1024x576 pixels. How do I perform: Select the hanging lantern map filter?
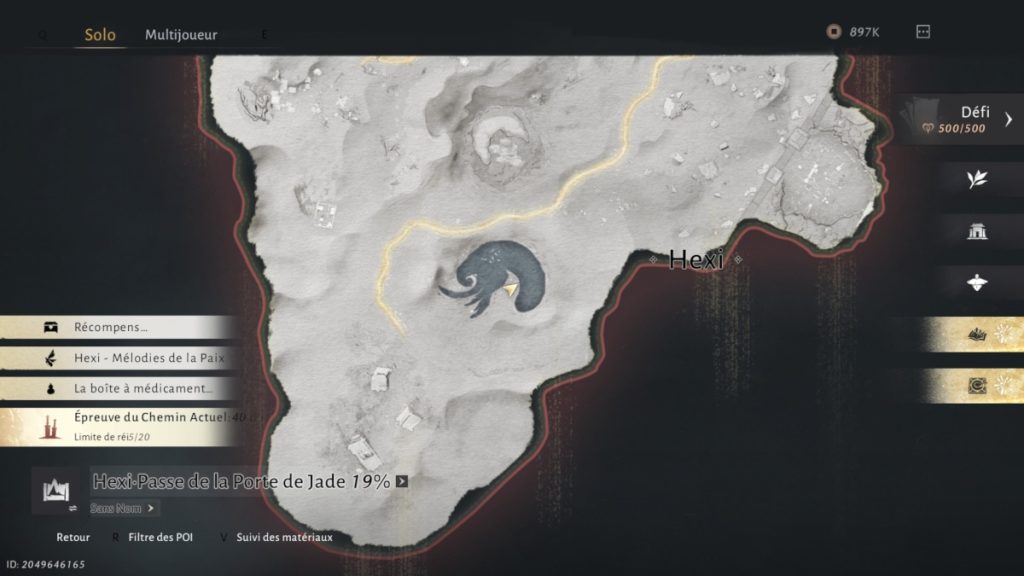pos(977,283)
